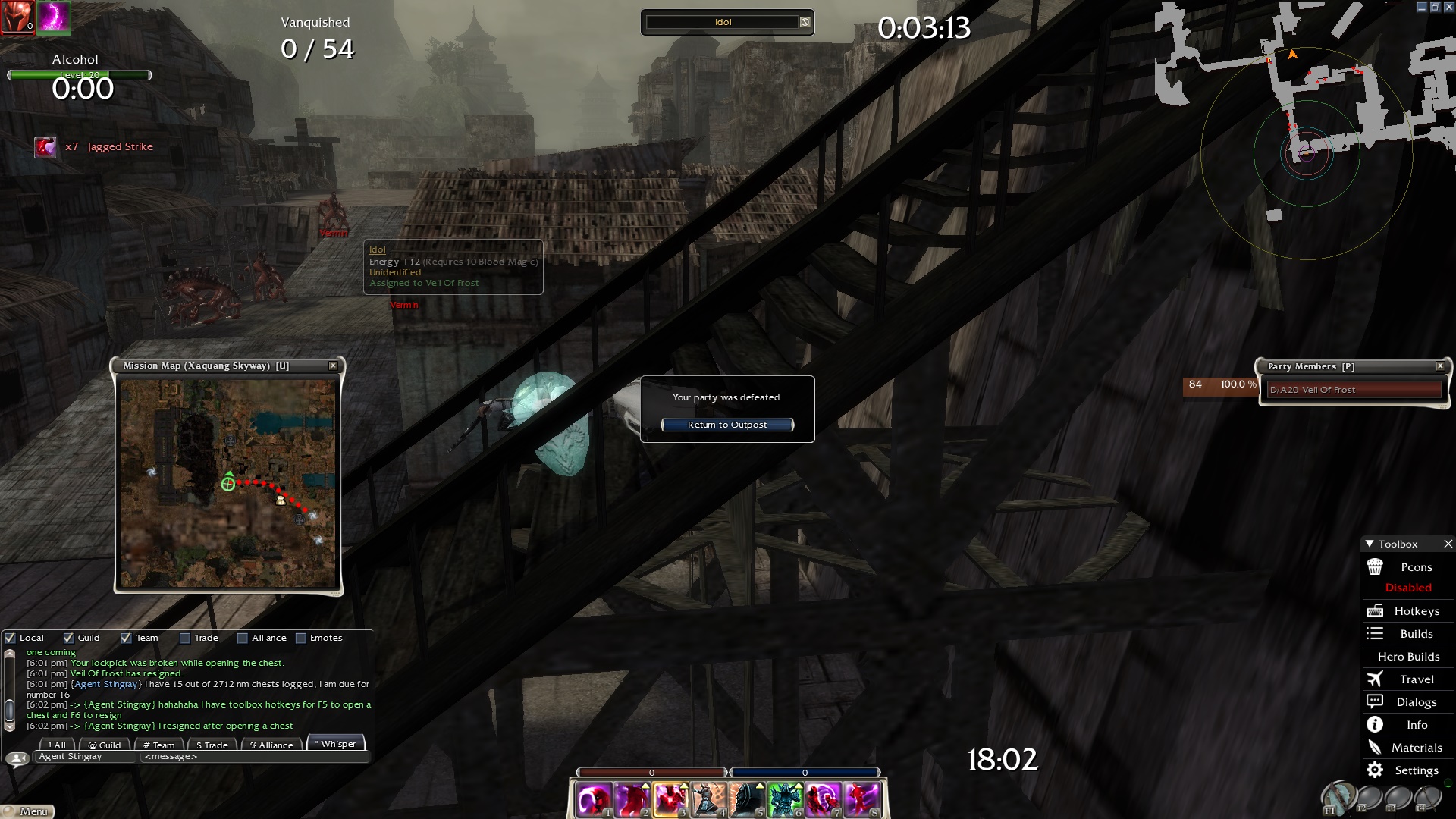Open the Travel toolbox window
The image size is (1456, 819).
[x=1408, y=679]
